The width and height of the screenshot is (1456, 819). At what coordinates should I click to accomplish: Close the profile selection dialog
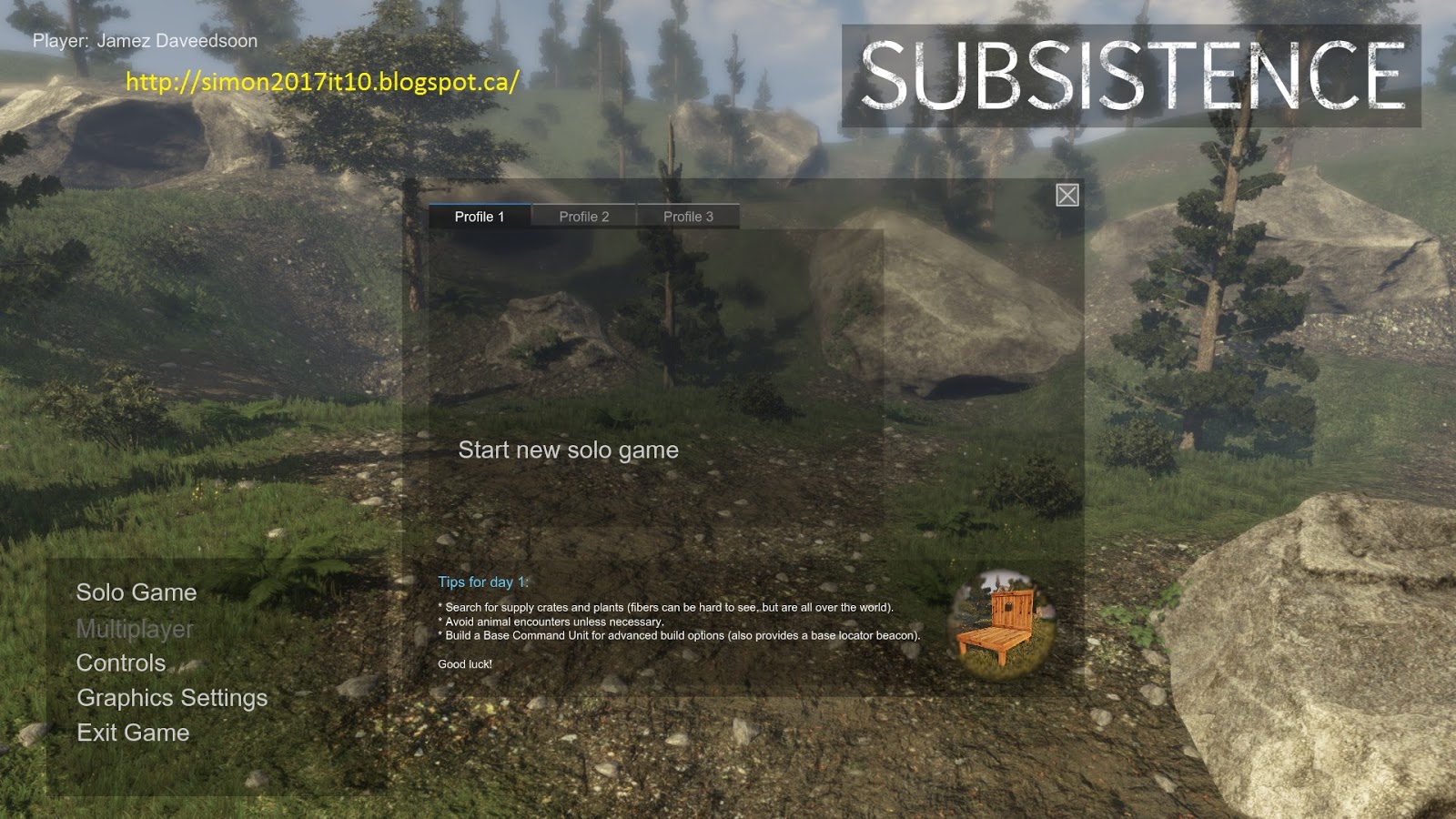(x=1067, y=194)
